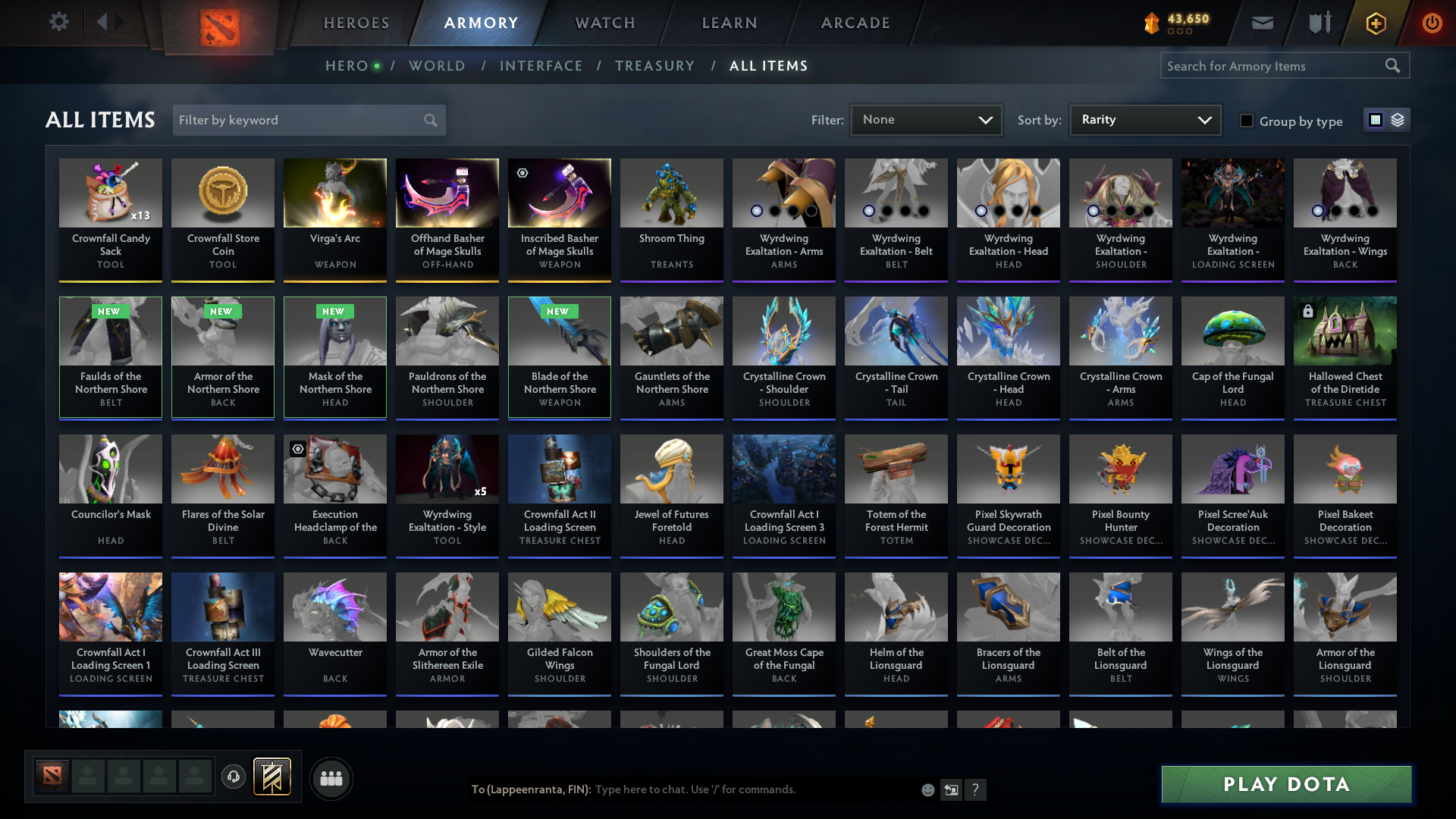Click the search magnifier in keyword filter
1456x819 pixels.
click(x=429, y=120)
